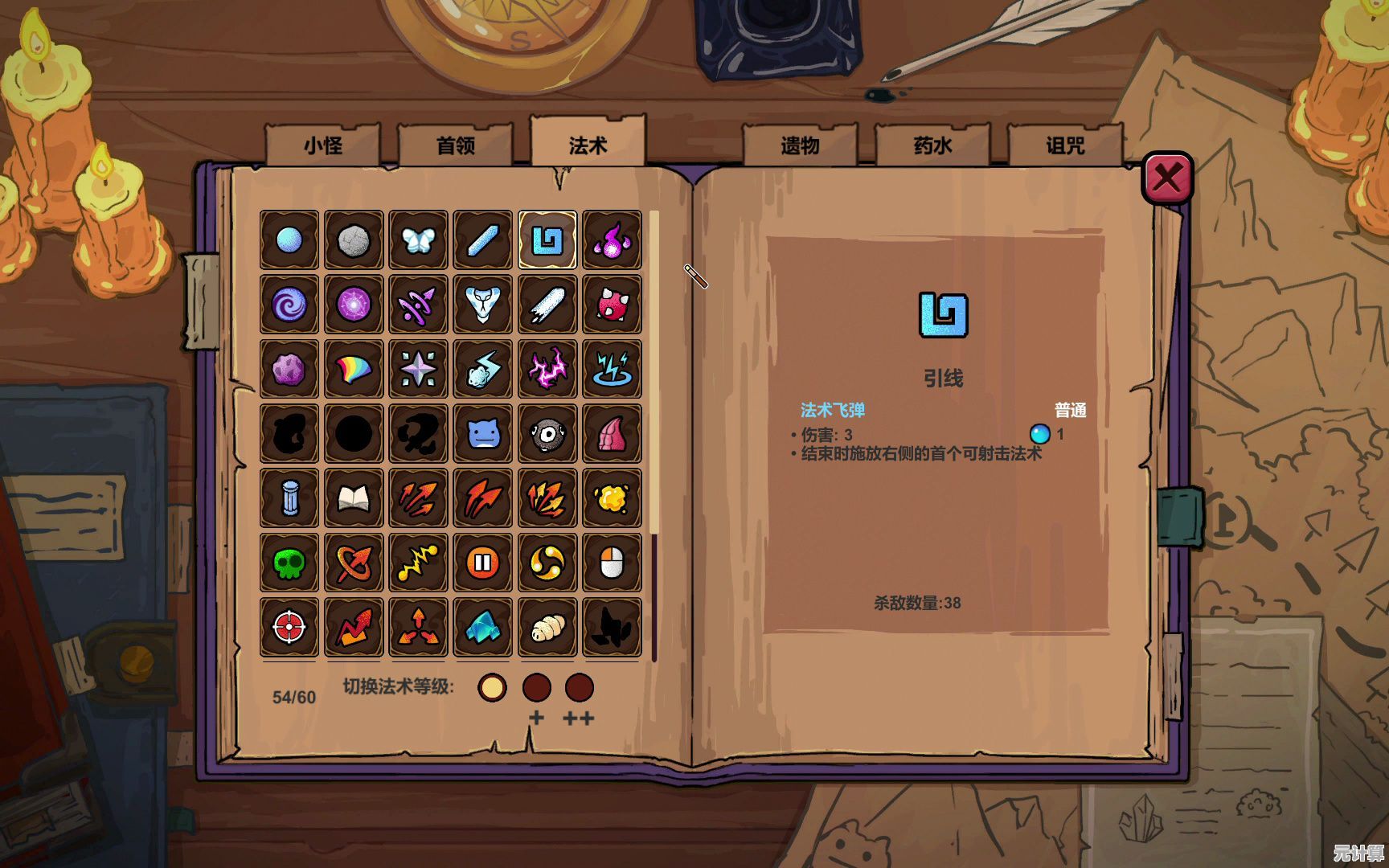Image resolution: width=1389 pixels, height=868 pixels.
Task: Select the base spell level circle
Action: point(492,689)
